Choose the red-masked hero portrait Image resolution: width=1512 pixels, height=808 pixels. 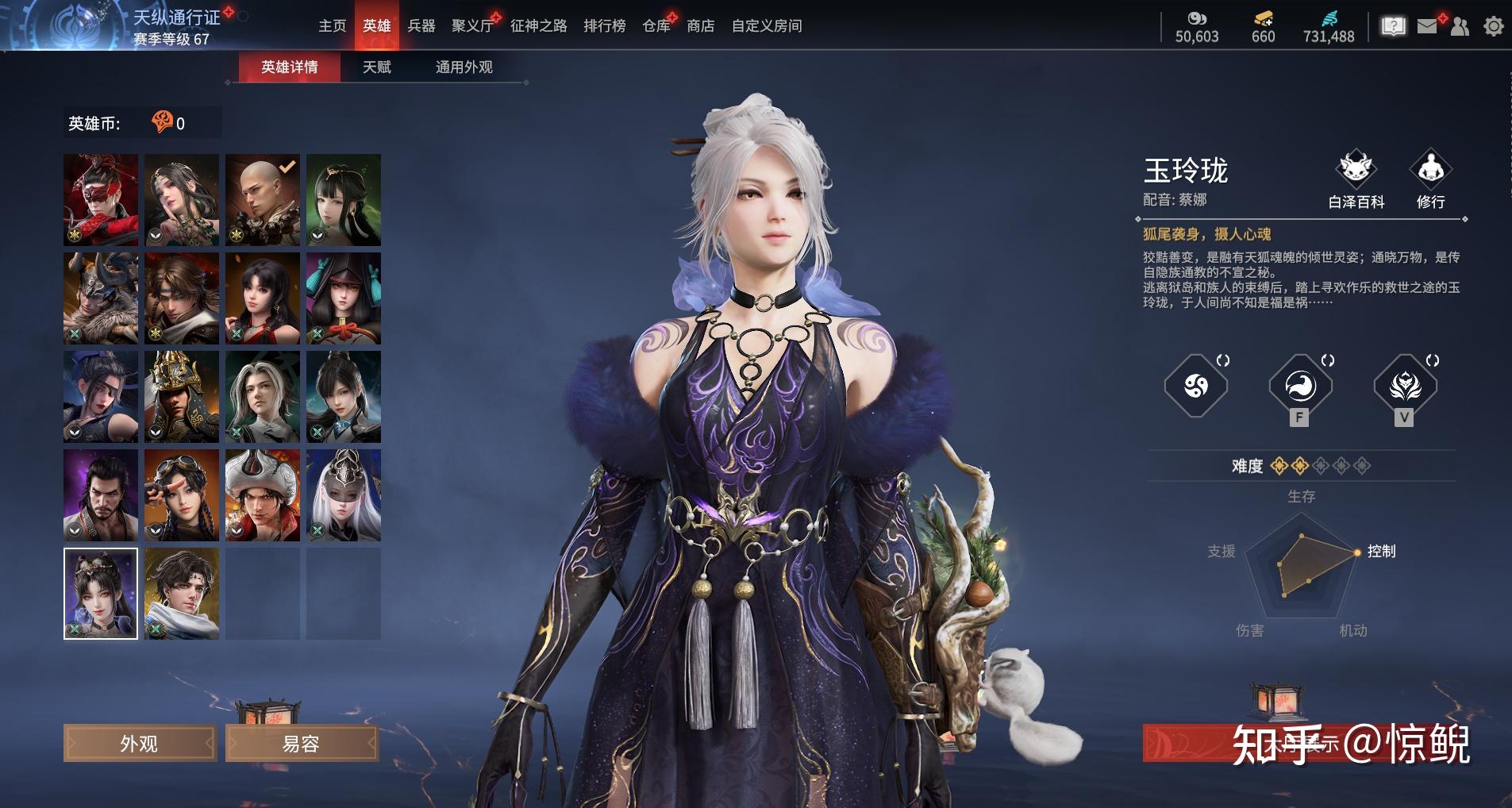point(101,199)
